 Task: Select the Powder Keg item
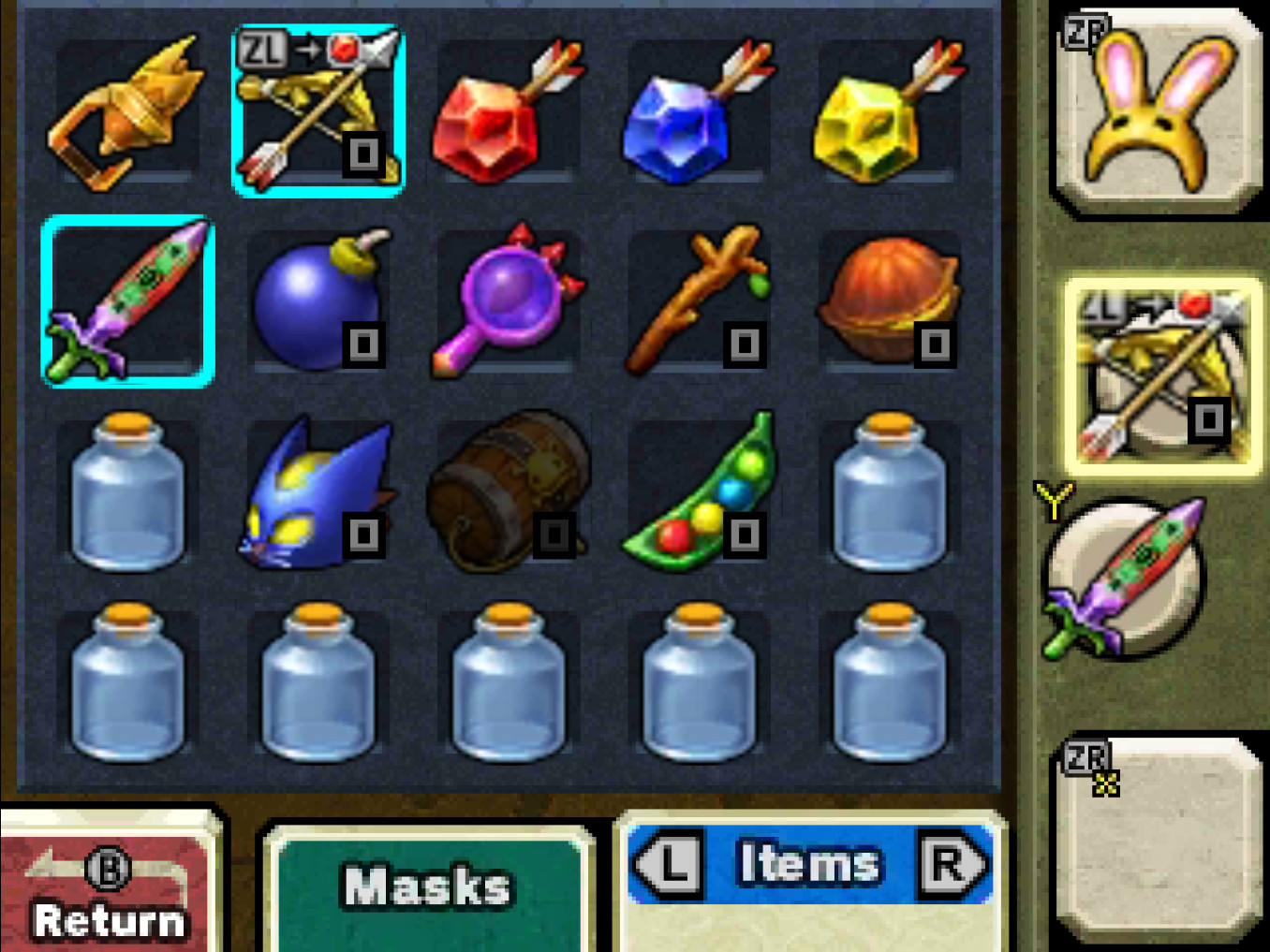tap(507, 491)
